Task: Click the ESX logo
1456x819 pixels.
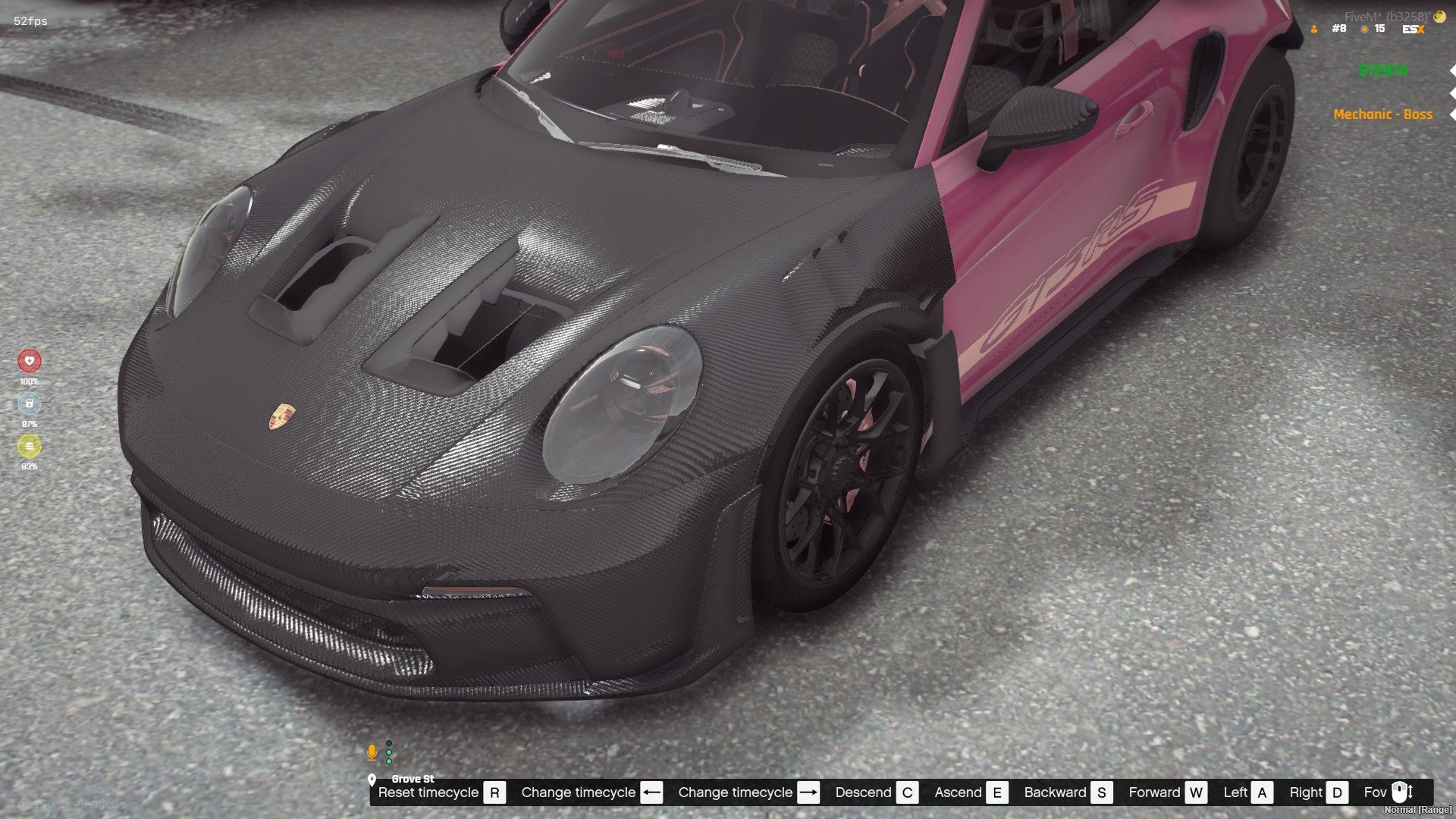Action: (x=1414, y=30)
